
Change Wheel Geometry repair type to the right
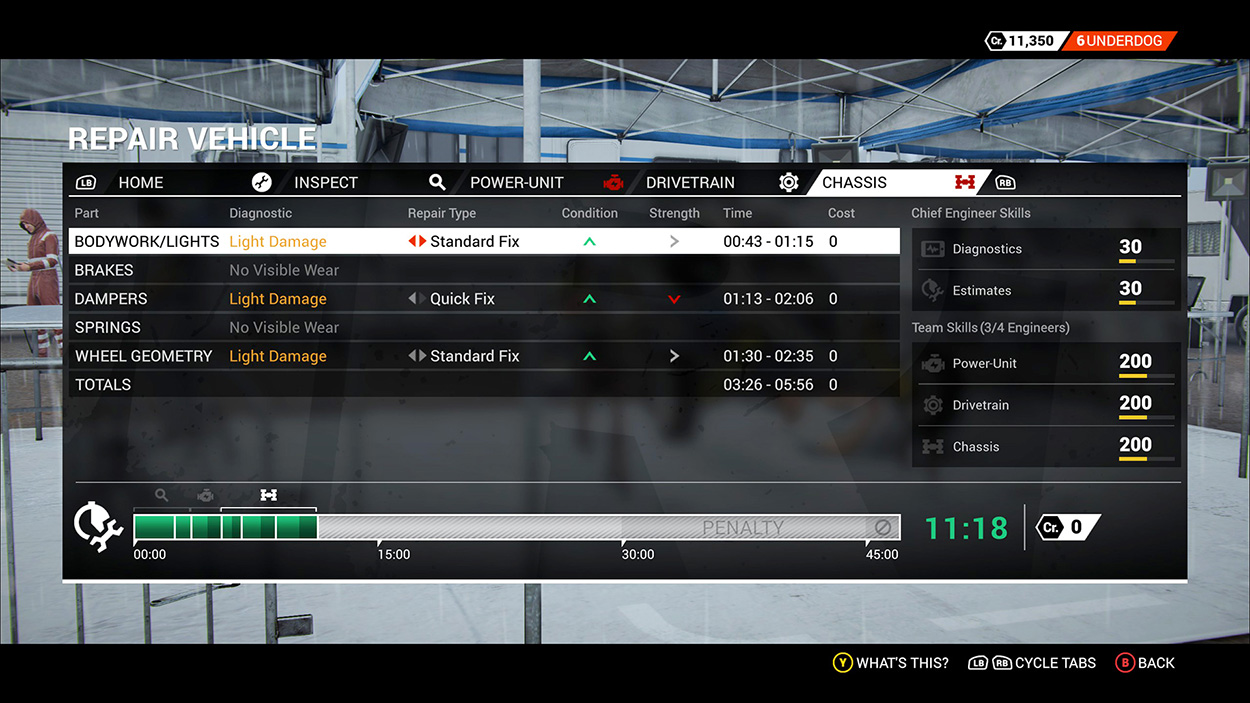pos(422,356)
